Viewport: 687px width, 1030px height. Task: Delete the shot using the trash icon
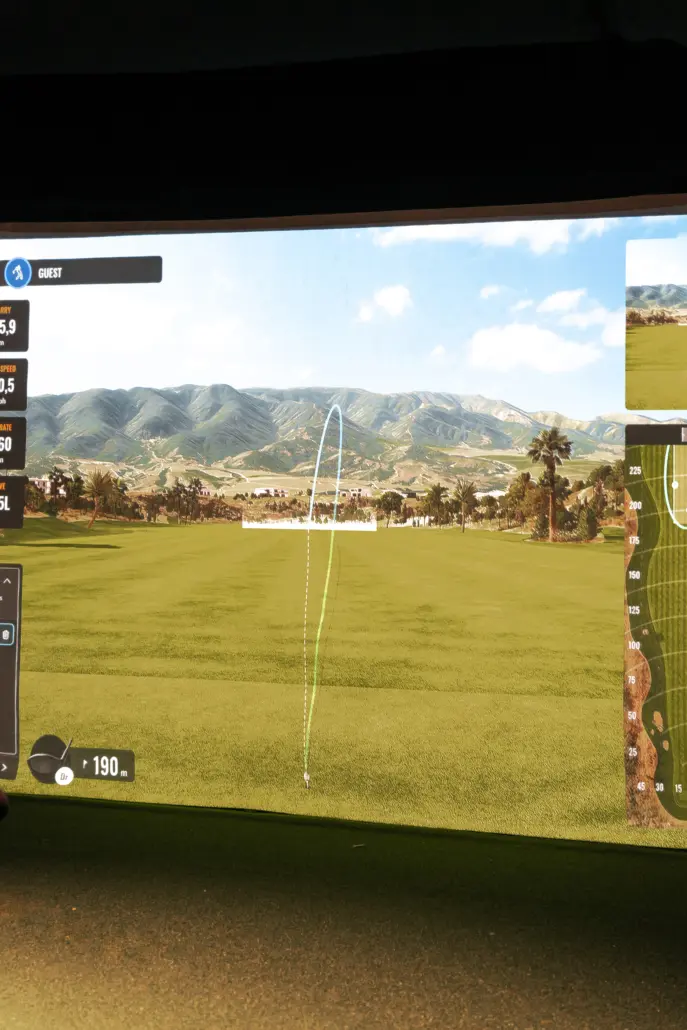pos(6,634)
